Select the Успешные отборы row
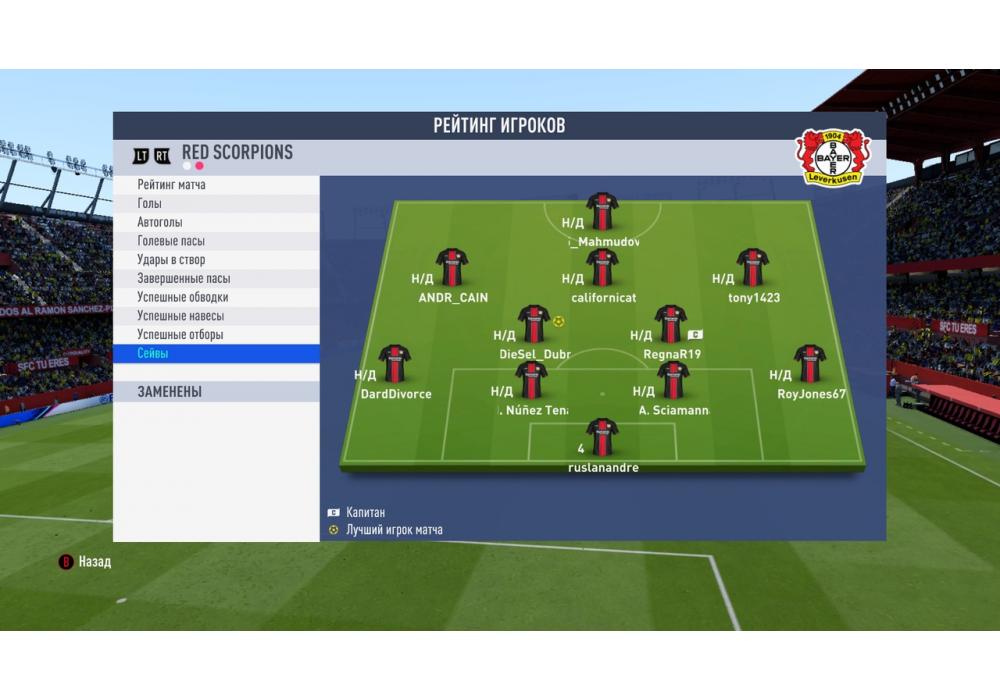Viewport: 1000px width, 700px height. [x=216, y=335]
